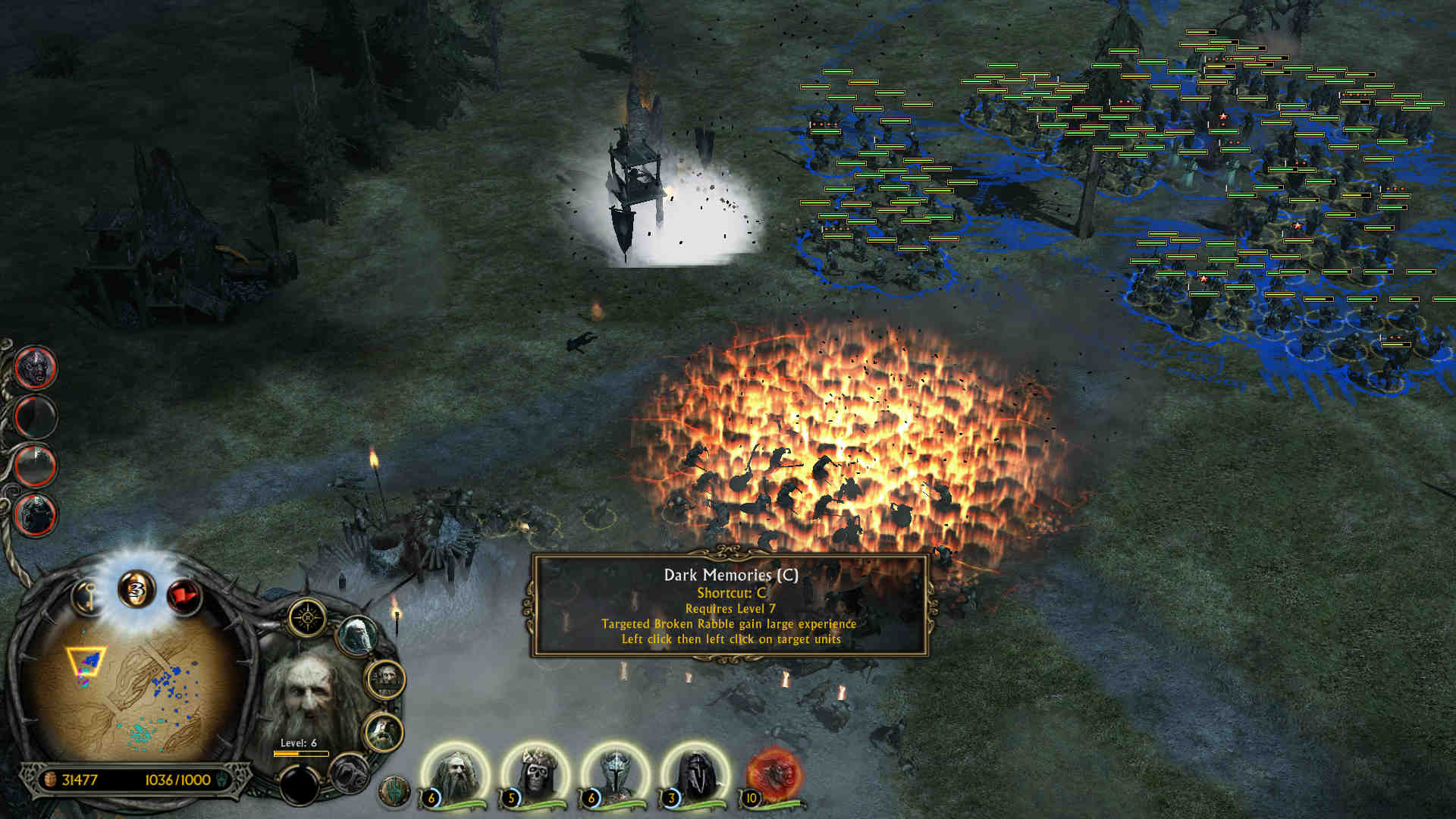Activate the orc face power icon
Screen dimensions: 1456x819
point(35,367)
